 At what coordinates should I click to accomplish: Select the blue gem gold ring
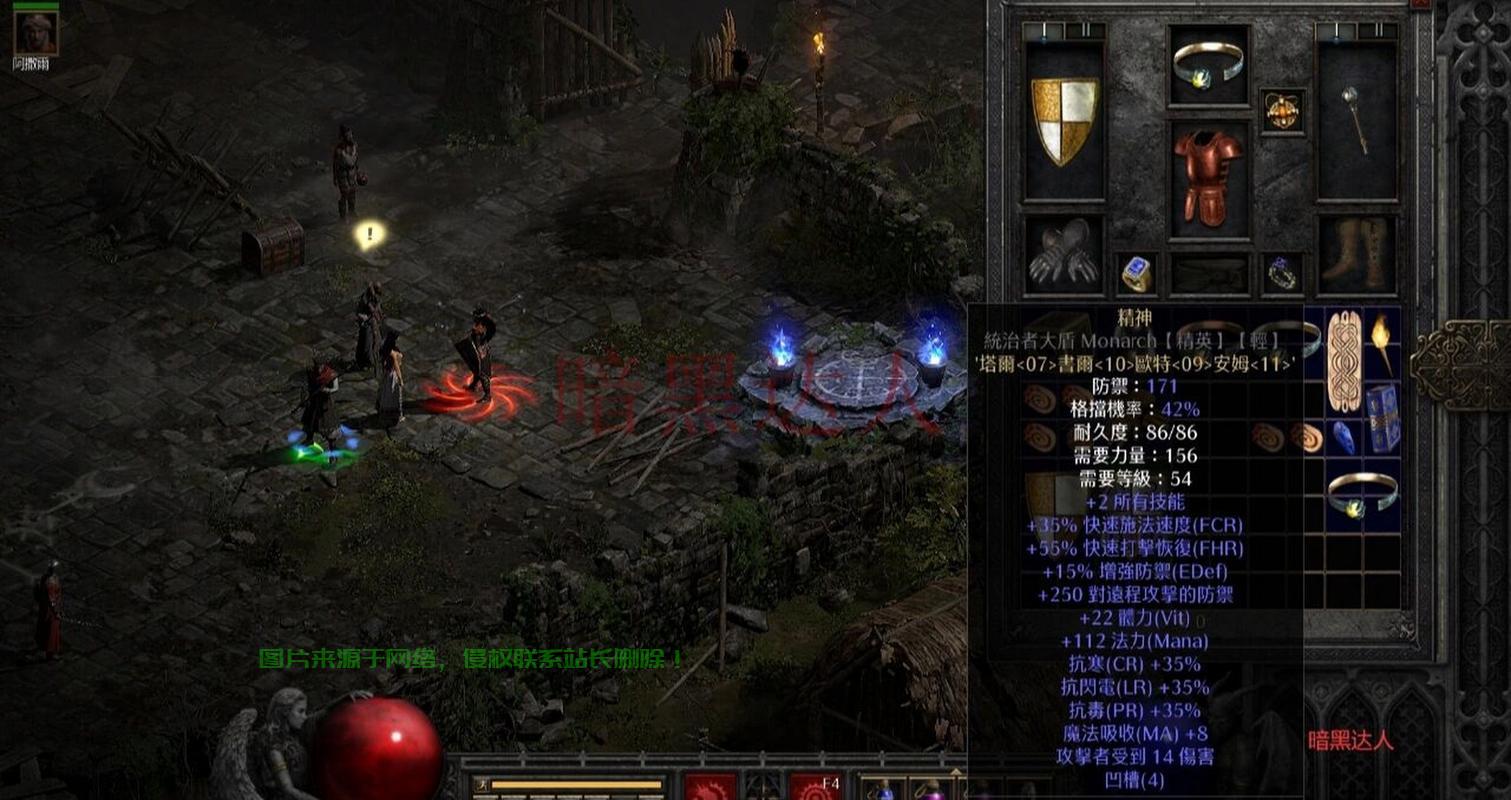1136,273
